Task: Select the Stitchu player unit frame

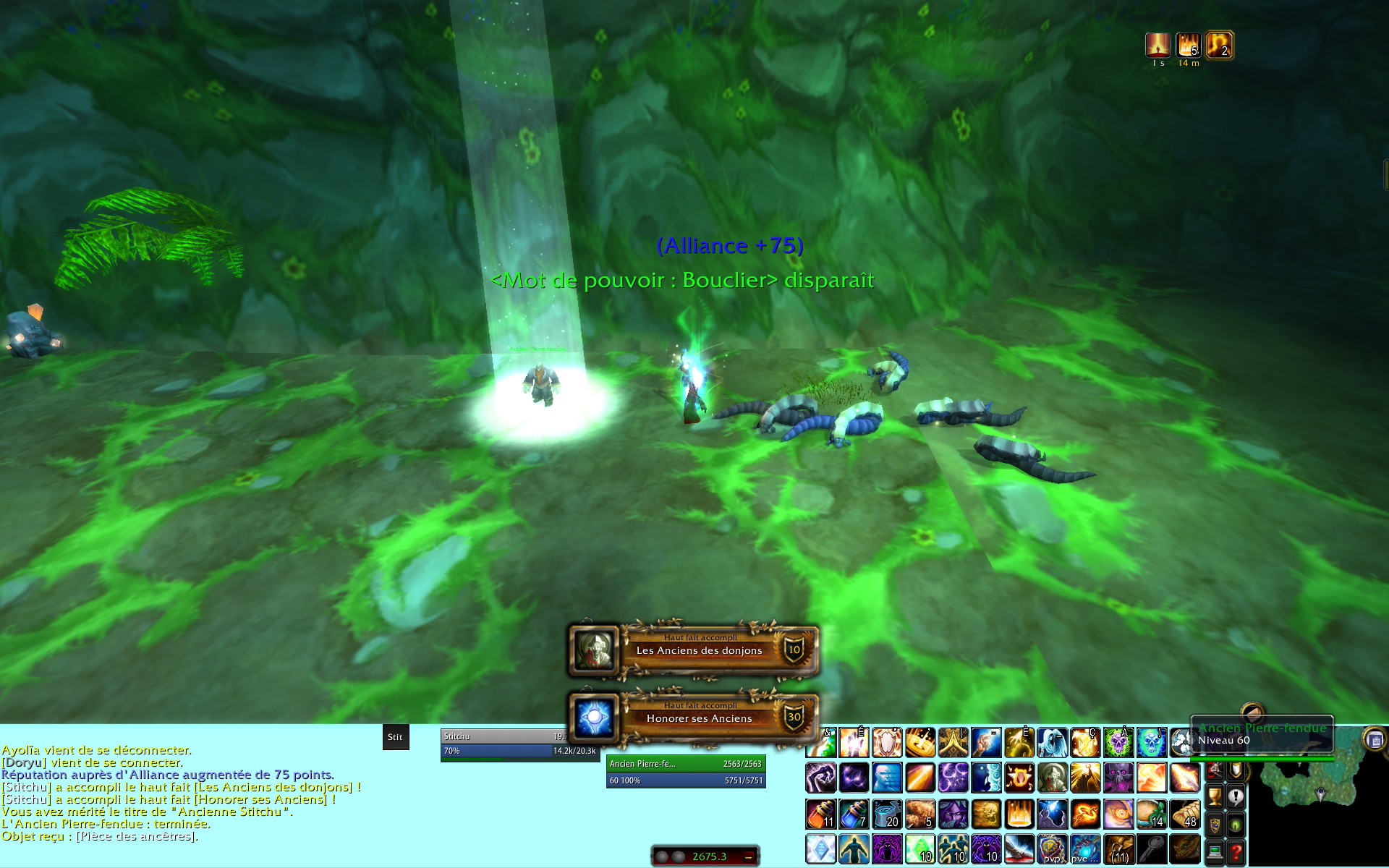Action: (x=519, y=744)
